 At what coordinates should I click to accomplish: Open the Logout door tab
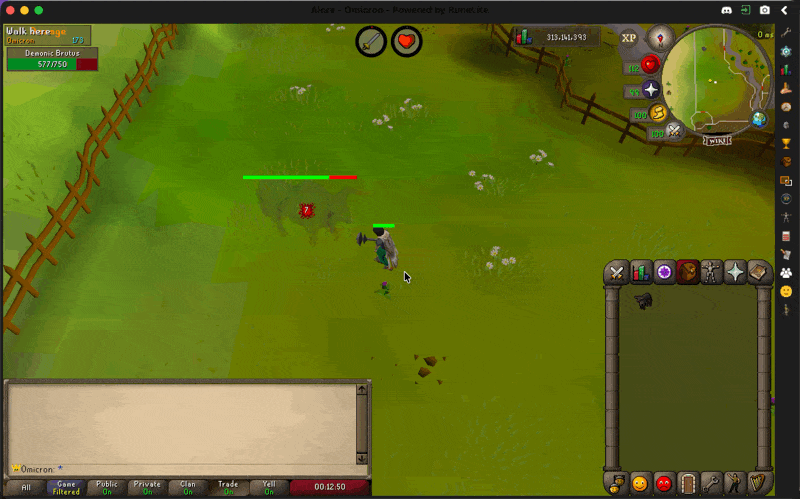[688, 484]
